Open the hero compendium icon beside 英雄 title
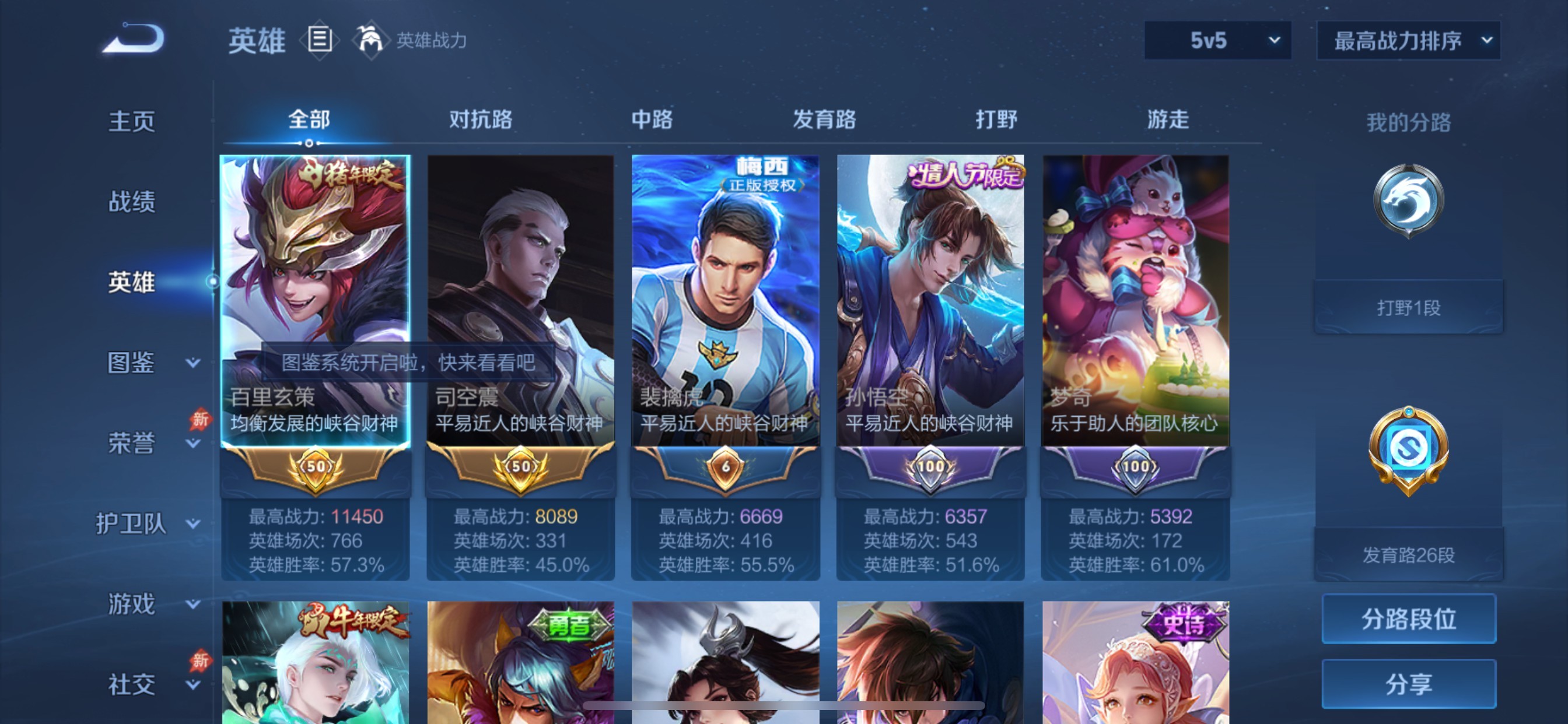Viewport: 1568px width, 724px height. pos(318,40)
